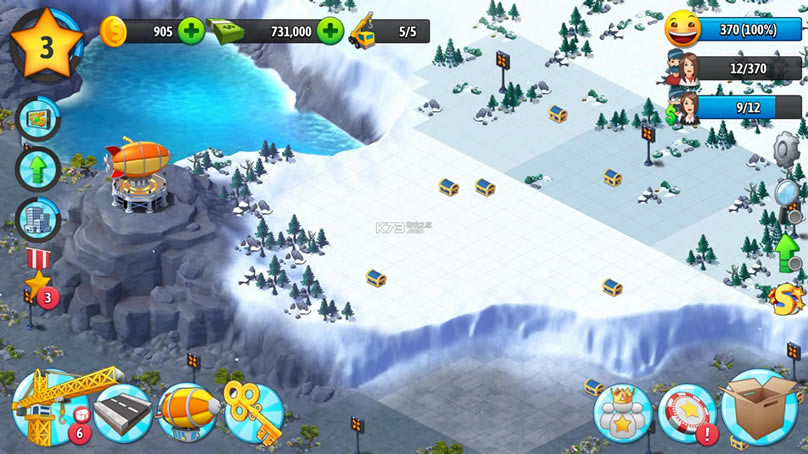Buy more cash using the green plus
The width and height of the screenshot is (808, 454).
click(x=330, y=31)
